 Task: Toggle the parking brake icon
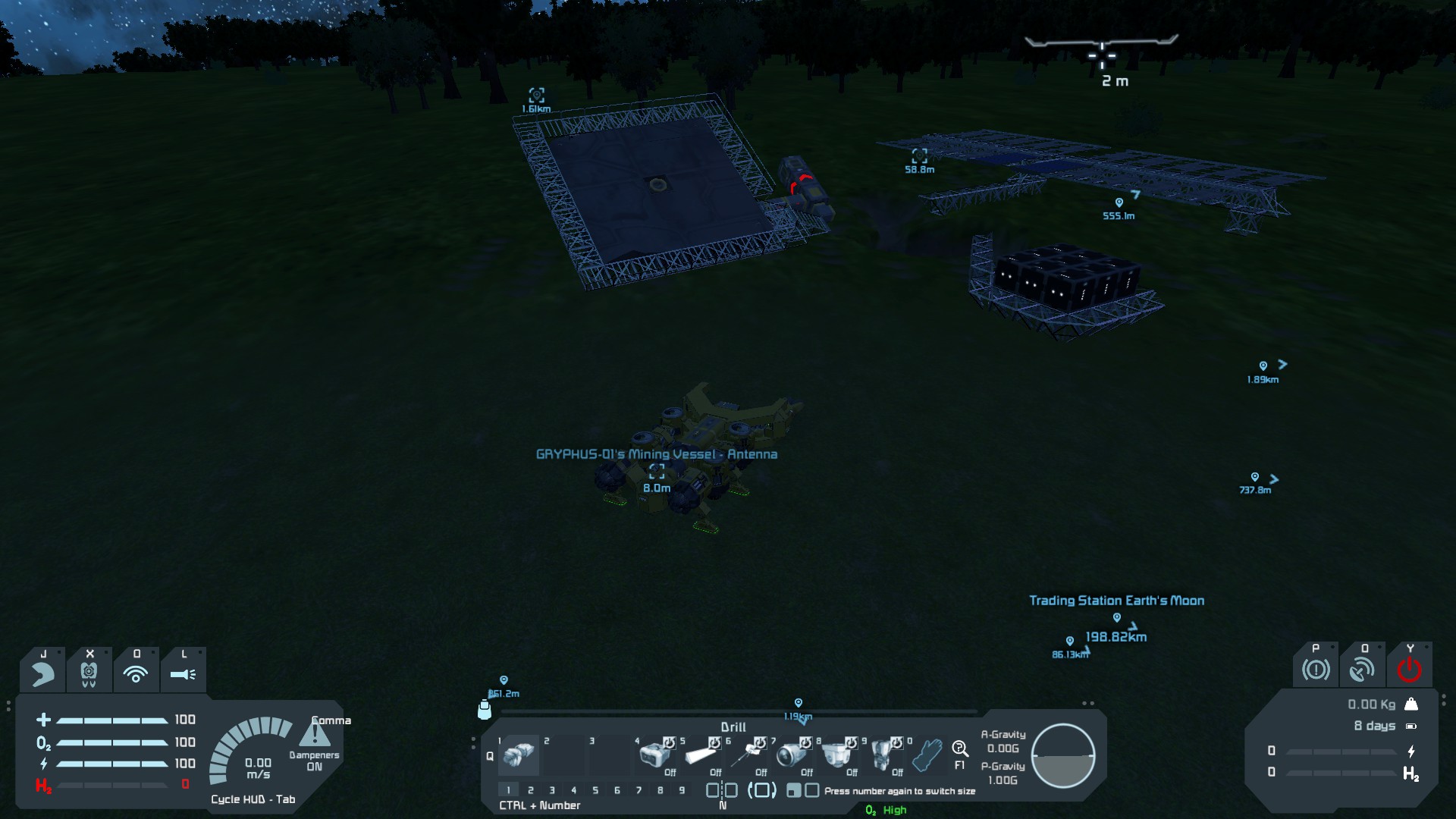pos(1316,670)
